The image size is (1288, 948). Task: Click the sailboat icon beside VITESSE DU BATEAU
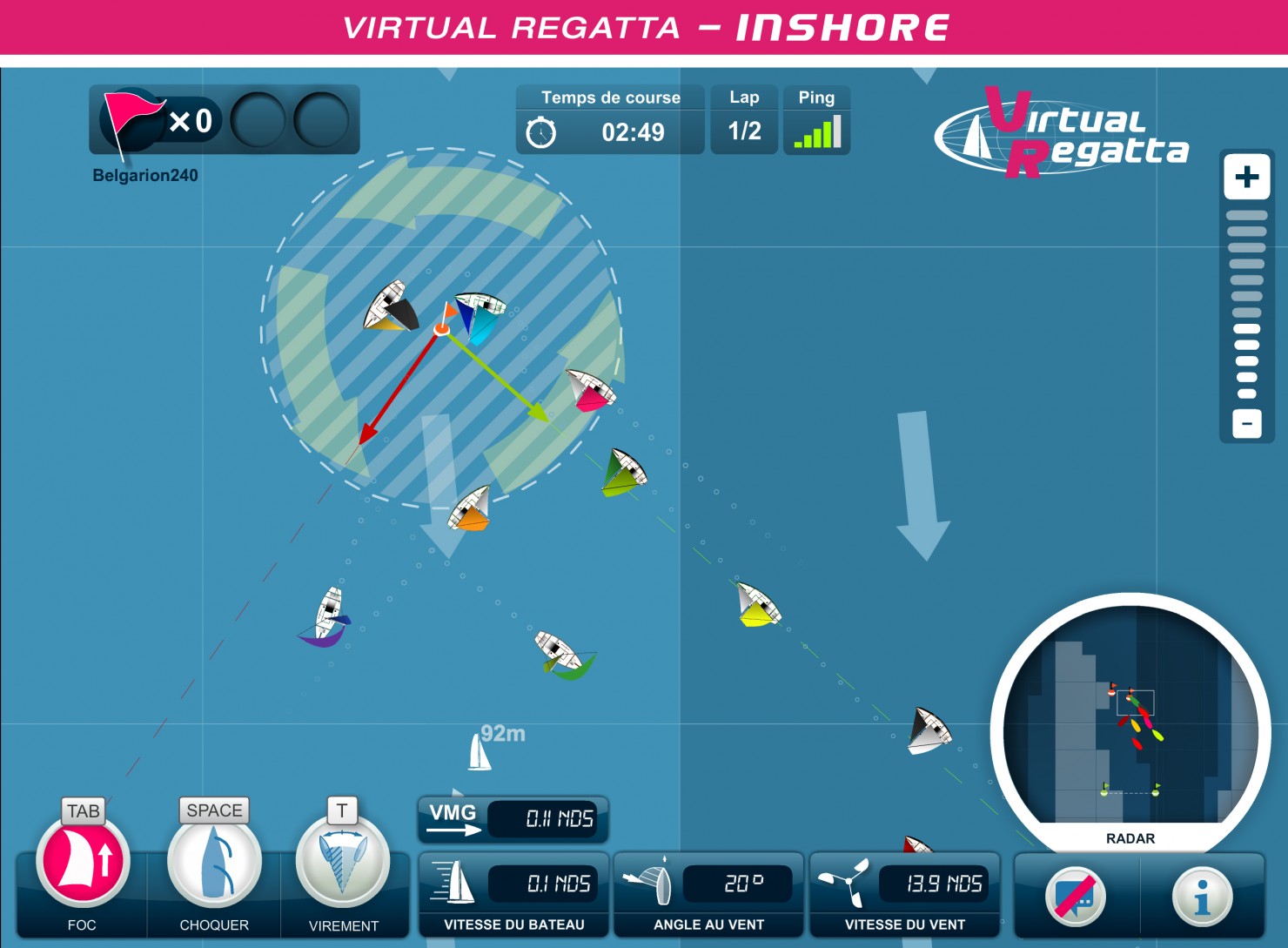[456, 883]
